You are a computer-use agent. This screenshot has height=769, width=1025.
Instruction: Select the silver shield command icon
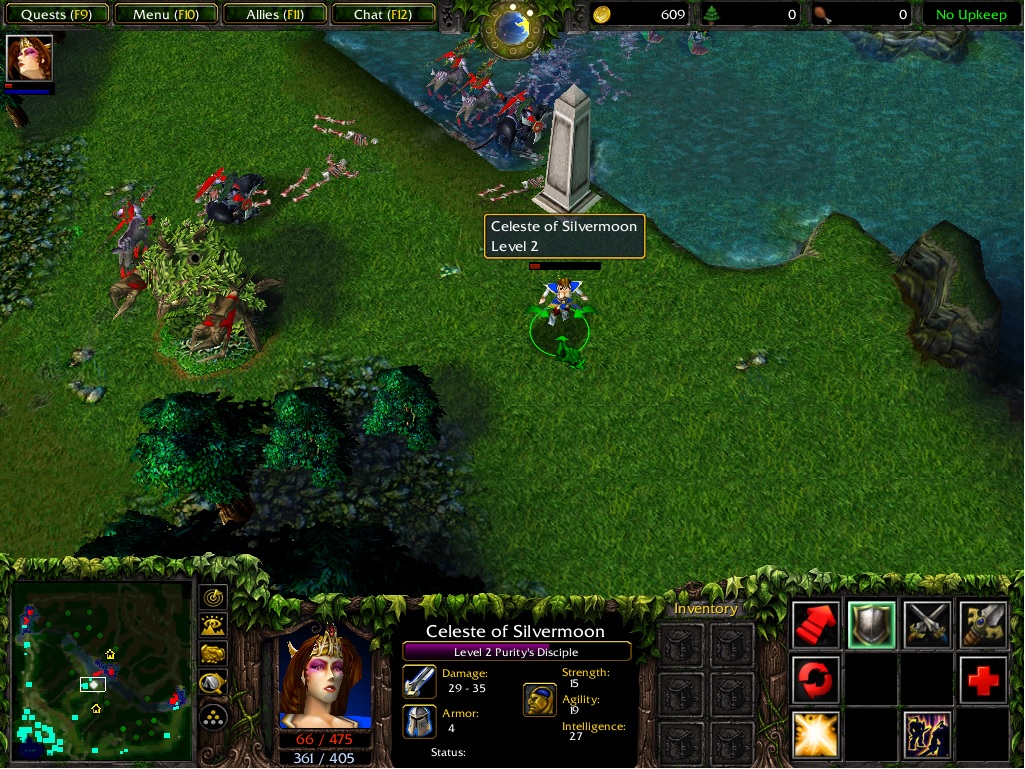[871, 625]
